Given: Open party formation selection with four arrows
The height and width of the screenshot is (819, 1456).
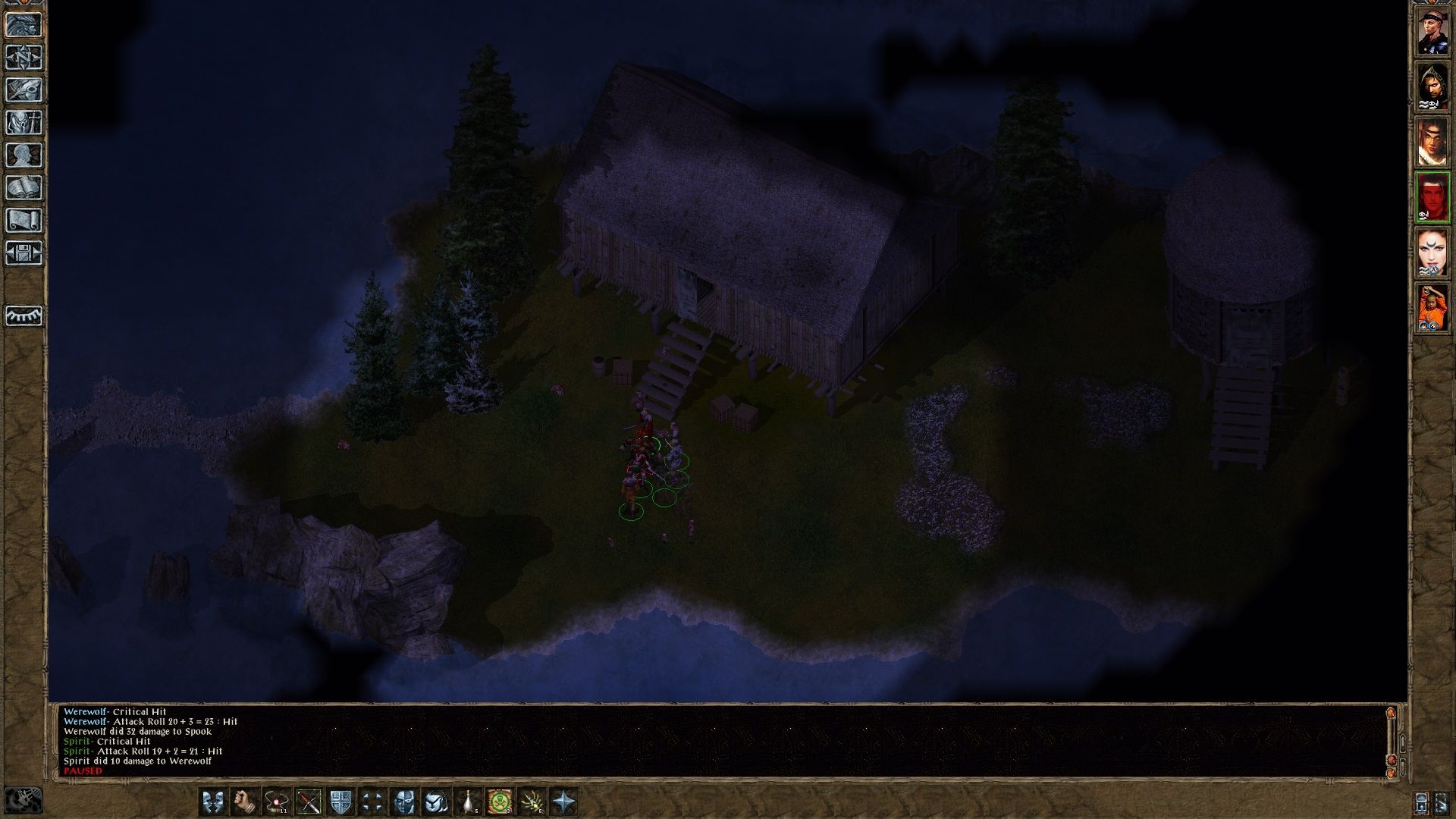Looking at the screenshot, I should (372, 802).
